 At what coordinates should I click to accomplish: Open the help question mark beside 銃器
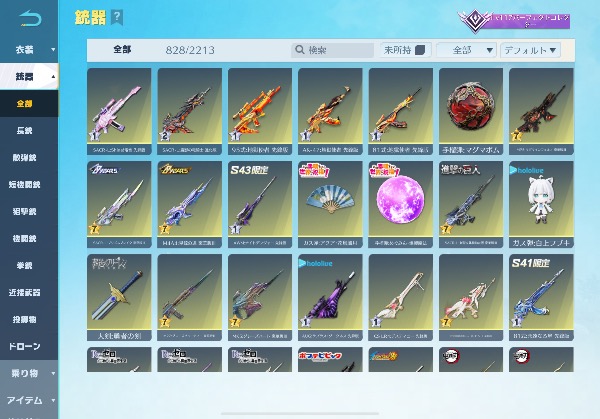pyautogui.click(x=118, y=17)
